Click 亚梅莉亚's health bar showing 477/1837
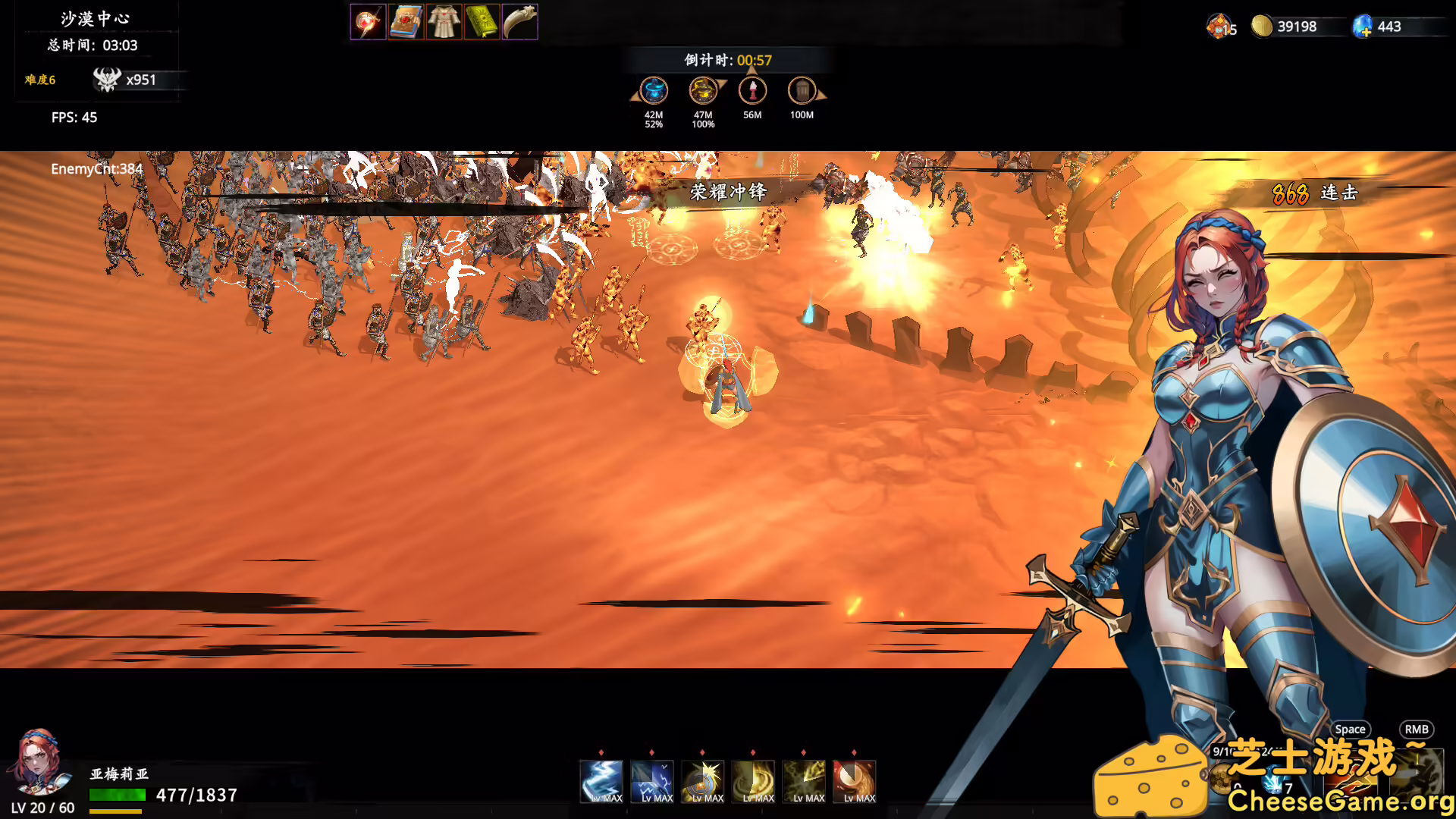The height and width of the screenshot is (819, 1456). pyautogui.click(x=118, y=795)
